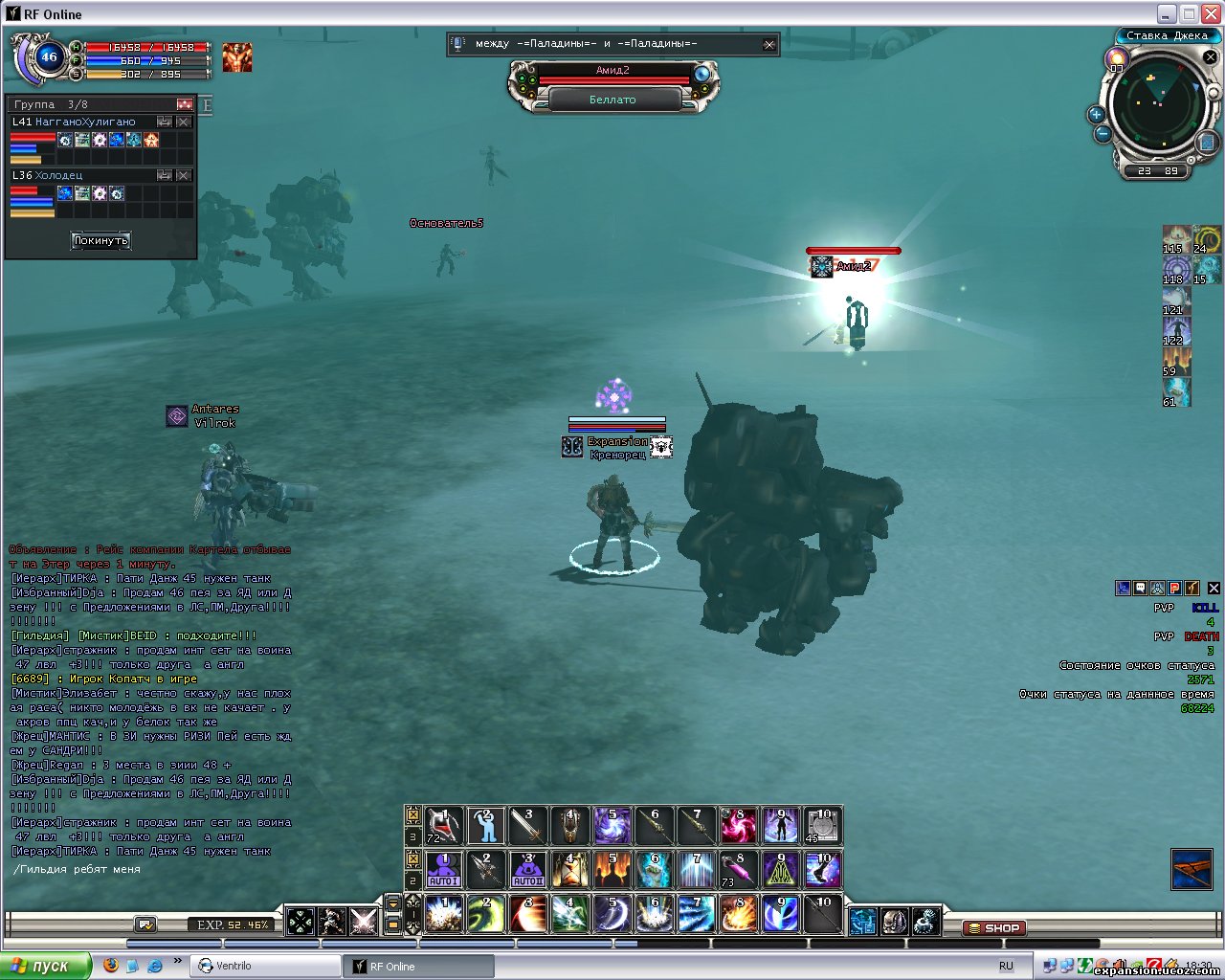Use the sword item in slot 3
The height and width of the screenshot is (980, 1225).
527,825
